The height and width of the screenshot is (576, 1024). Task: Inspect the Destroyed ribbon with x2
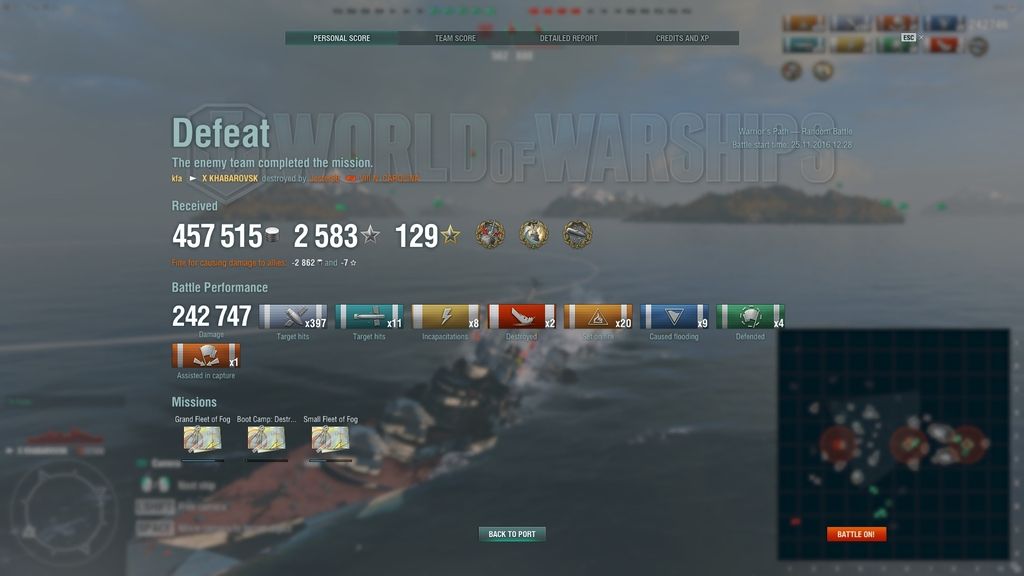click(x=522, y=317)
